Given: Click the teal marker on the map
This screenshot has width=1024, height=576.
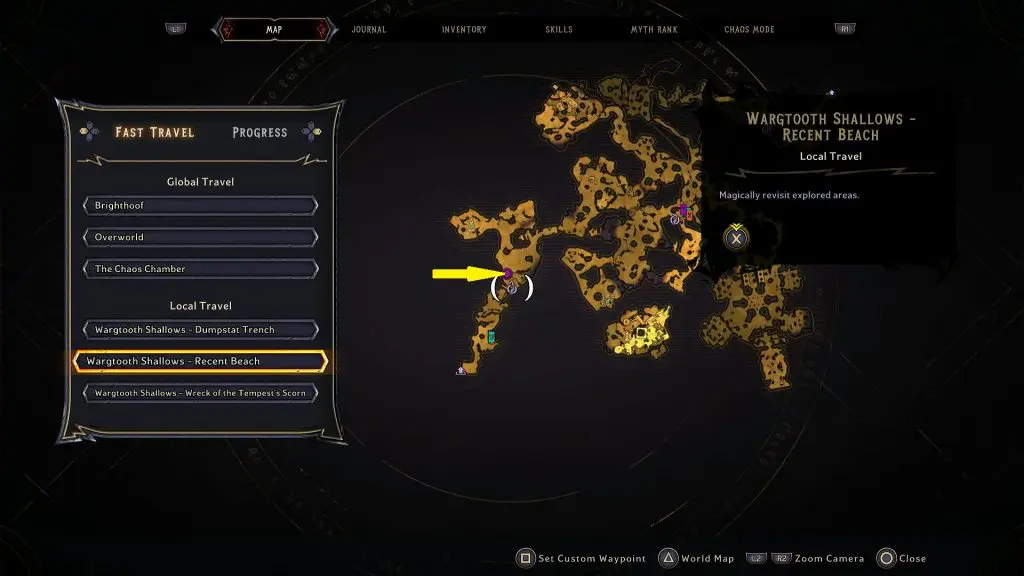Looking at the screenshot, I should [x=491, y=338].
